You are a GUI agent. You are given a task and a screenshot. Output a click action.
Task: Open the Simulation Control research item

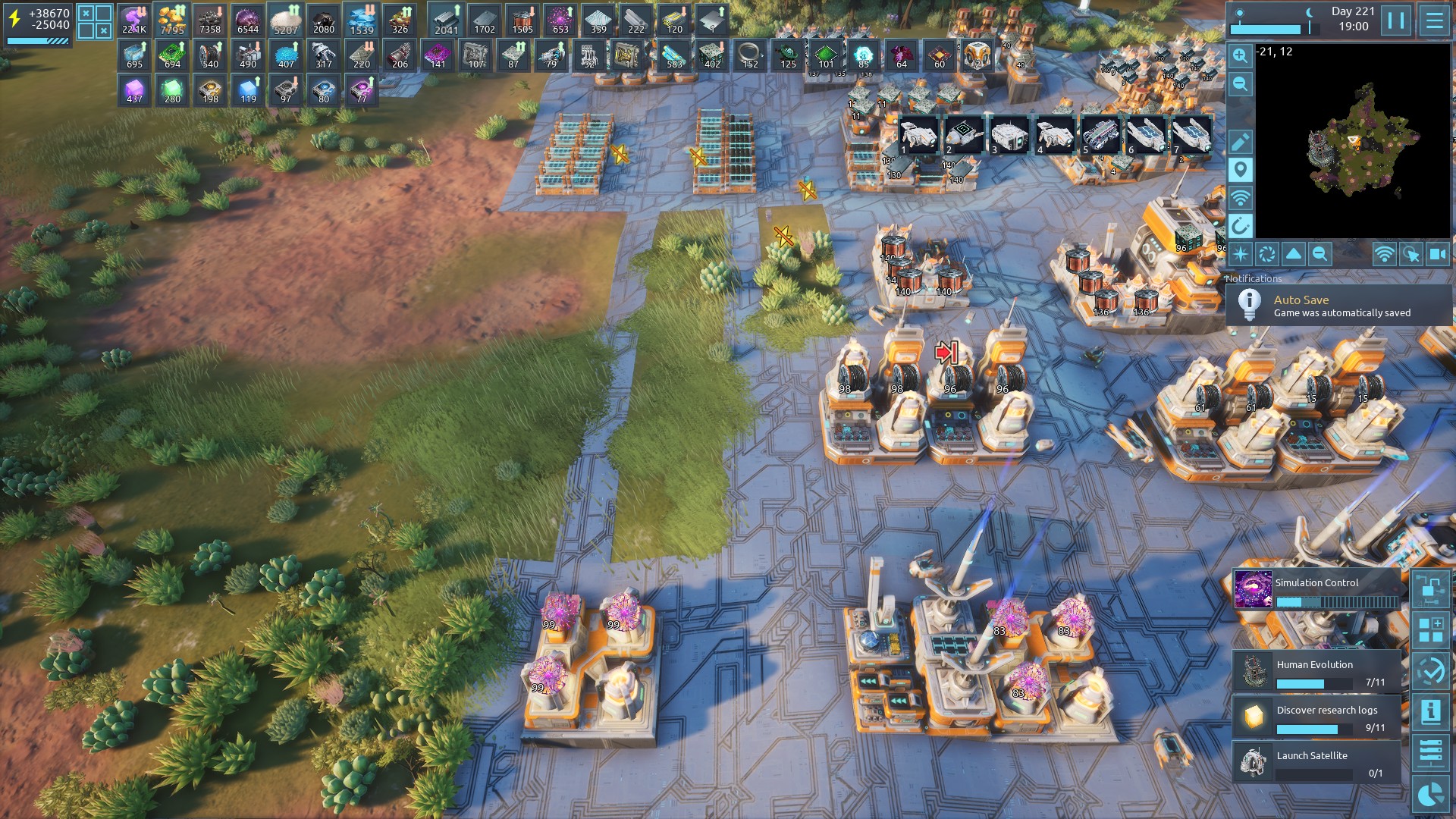click(x=1317, y=591)
